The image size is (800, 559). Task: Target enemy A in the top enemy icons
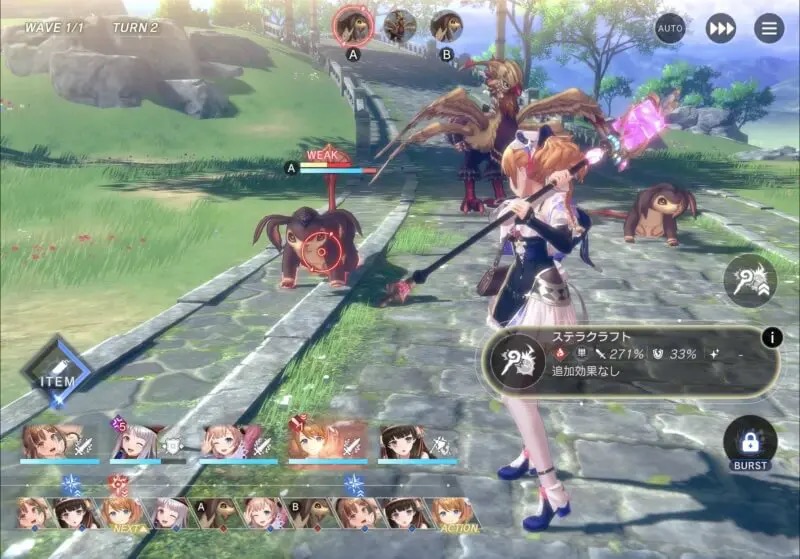353,25
